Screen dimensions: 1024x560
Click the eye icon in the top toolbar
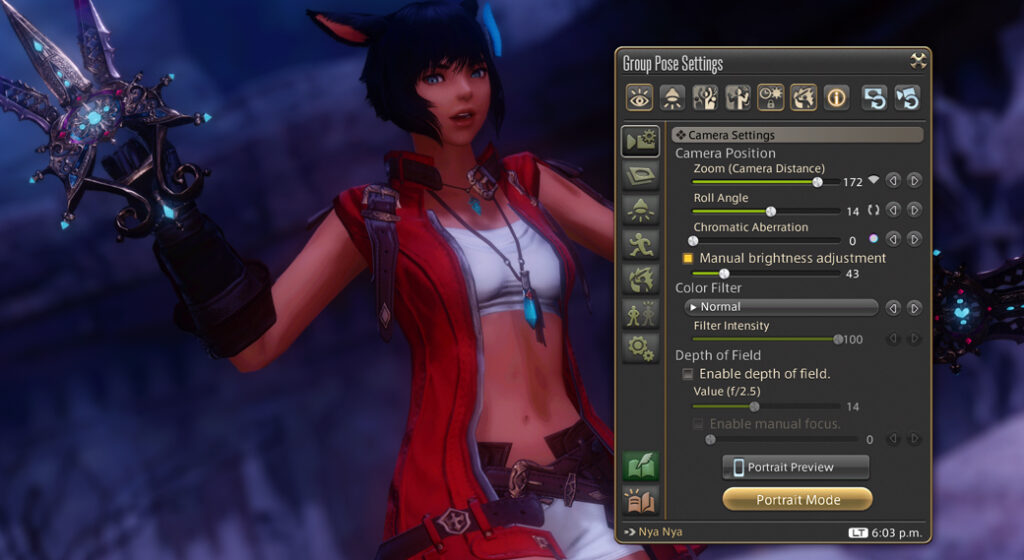[640, 97]
